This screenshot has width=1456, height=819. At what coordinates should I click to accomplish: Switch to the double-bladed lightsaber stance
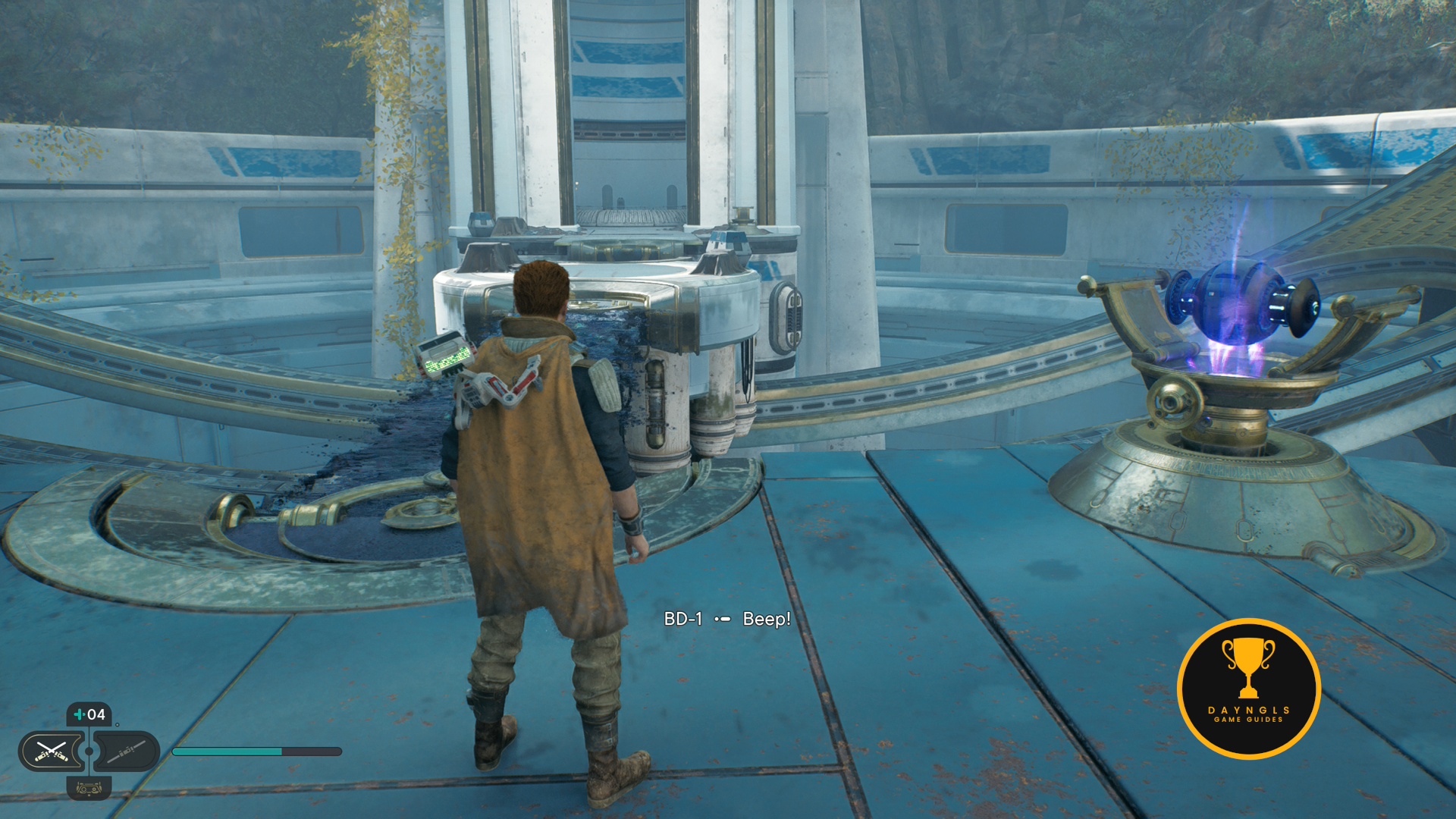coord(127,751)
